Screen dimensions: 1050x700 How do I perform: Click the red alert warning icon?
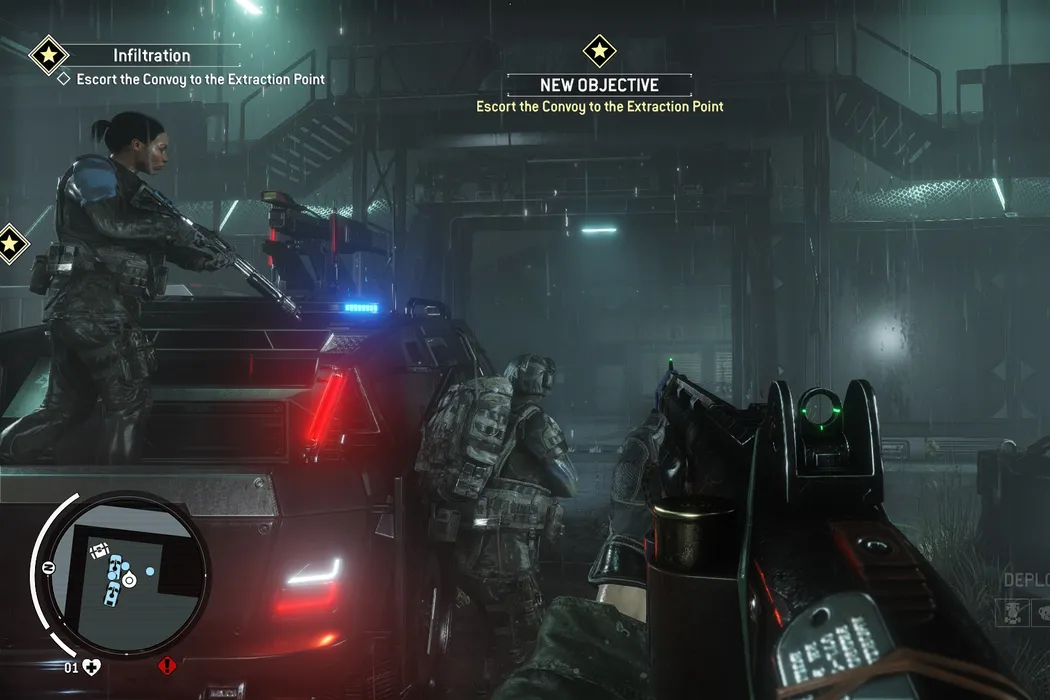166,665
